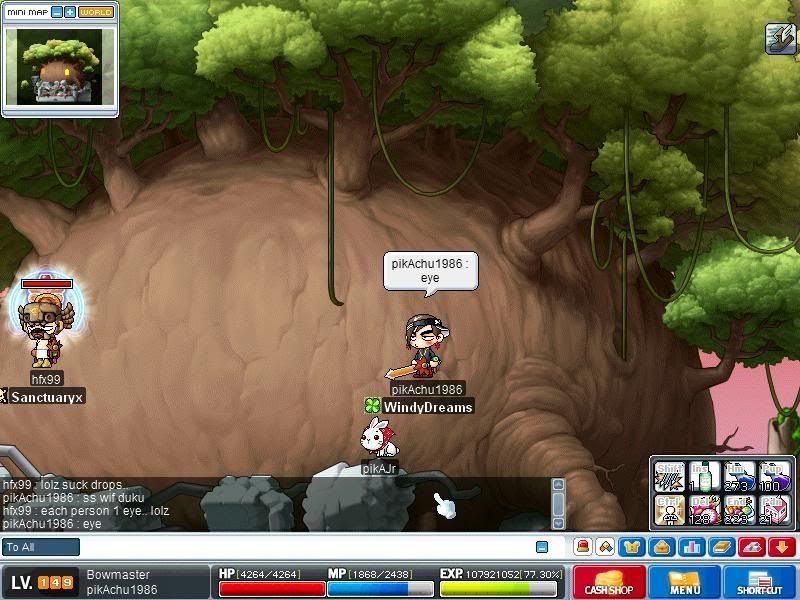This screenshot has height=600, width=800.
Task: Use the Shift arrow-attack skill slot
Action: [x=669, y=476]
